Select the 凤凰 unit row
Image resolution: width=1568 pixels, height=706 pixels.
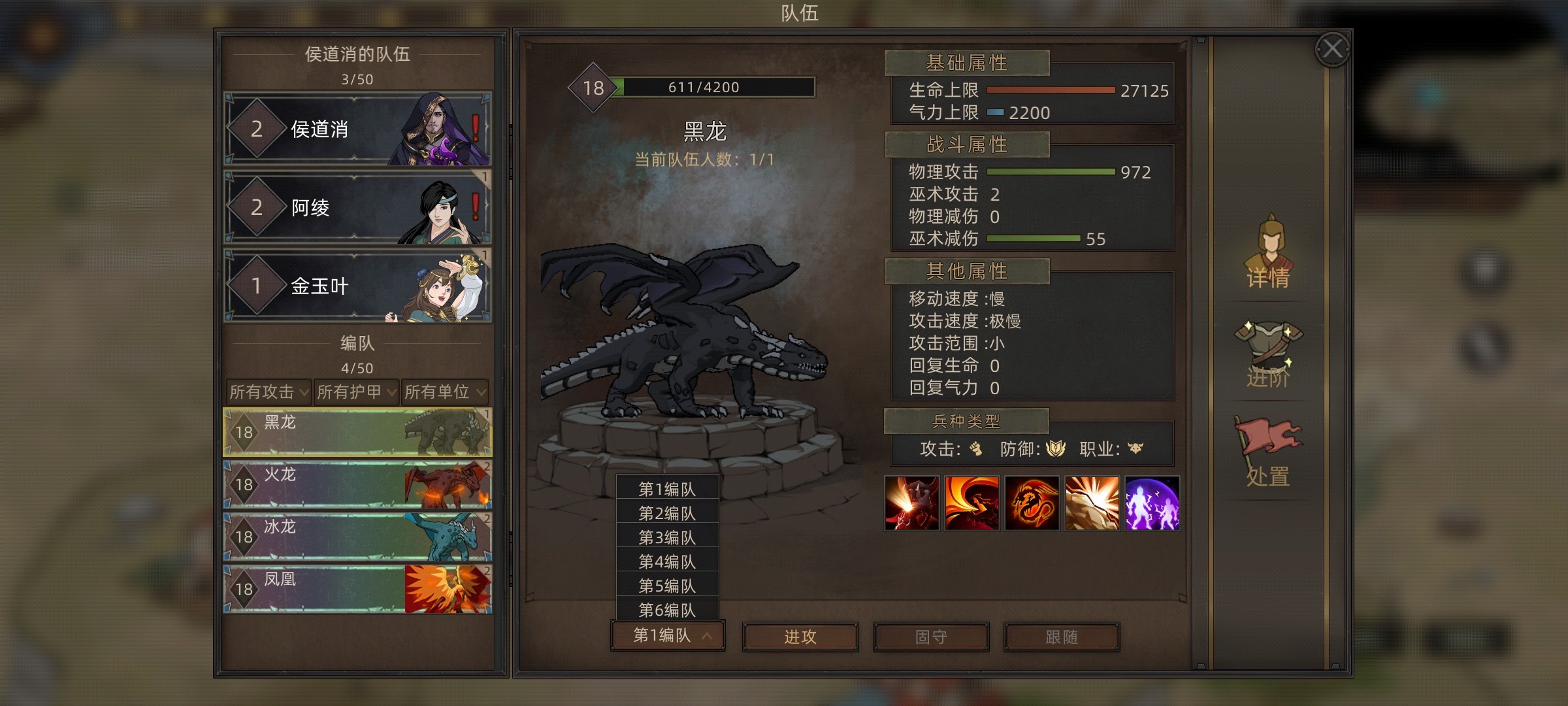pyautogui.click(x=357, y=589)
